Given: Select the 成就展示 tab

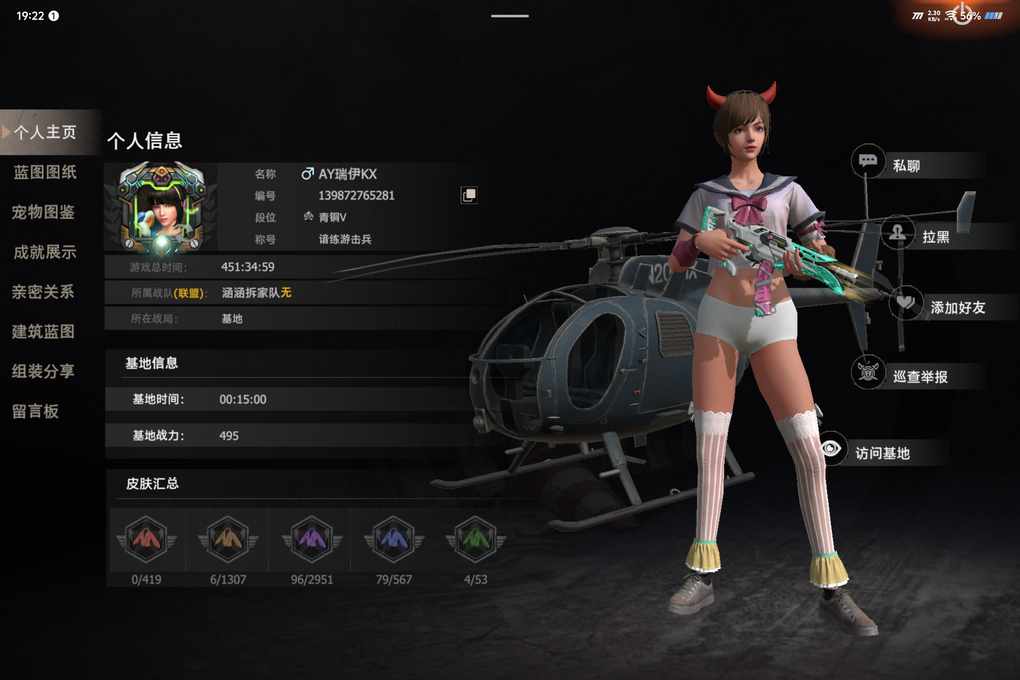Looking at the screenshot, I should [x=45, y=252].
